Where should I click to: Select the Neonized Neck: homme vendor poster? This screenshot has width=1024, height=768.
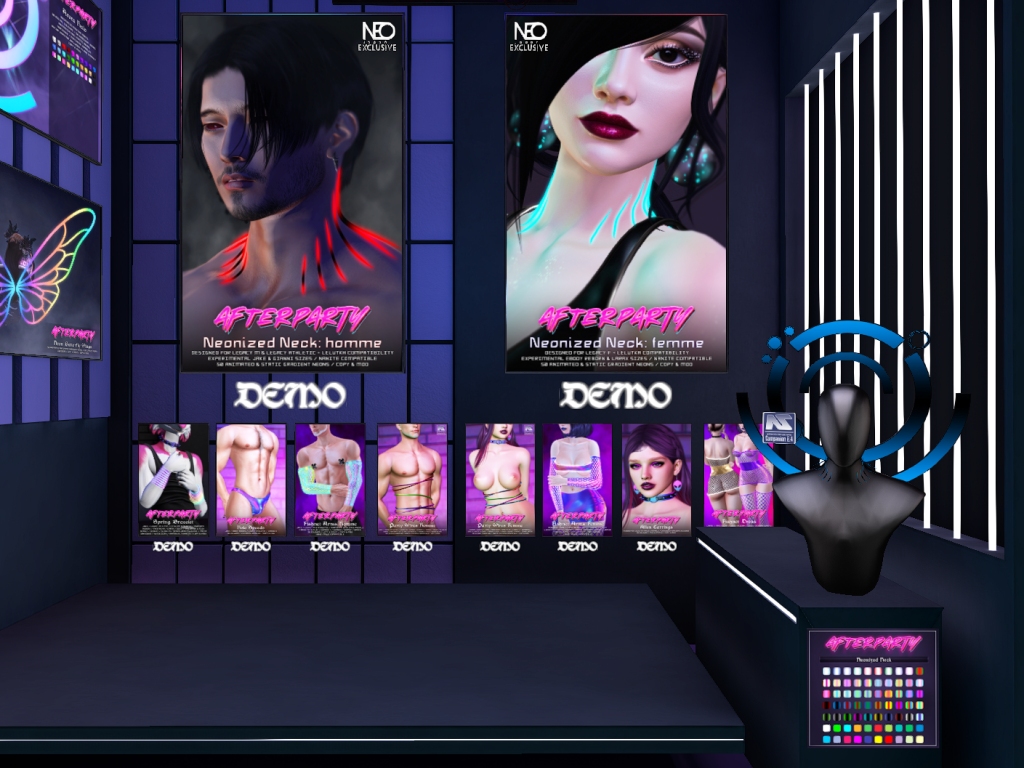[292, 193]
